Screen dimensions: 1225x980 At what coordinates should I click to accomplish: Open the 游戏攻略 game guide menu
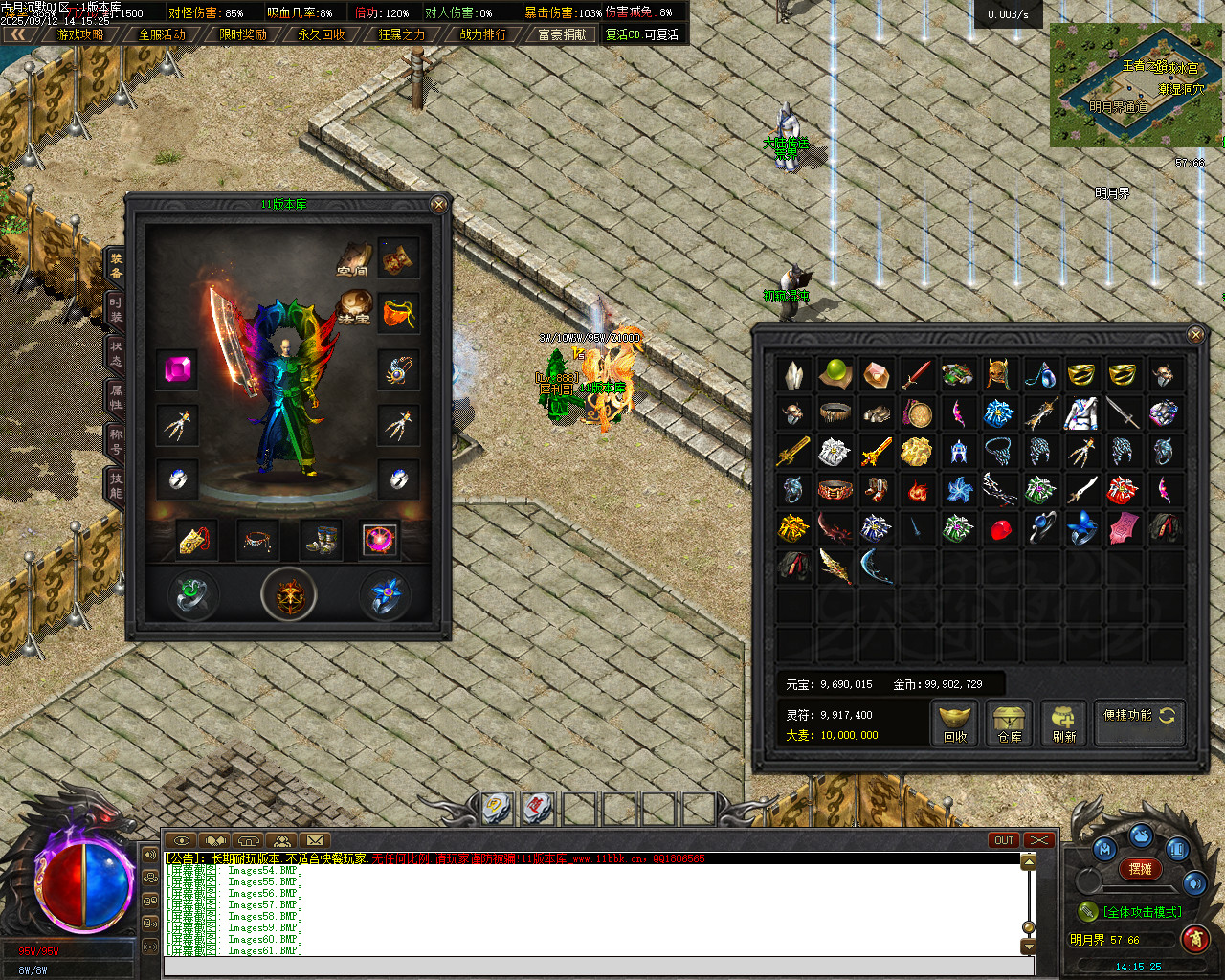point(80,34)
